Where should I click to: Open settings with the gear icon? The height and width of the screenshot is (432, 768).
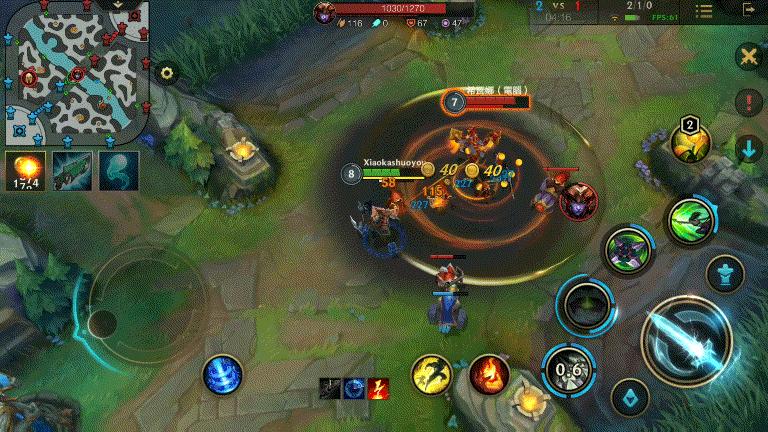tap(167, 73)
